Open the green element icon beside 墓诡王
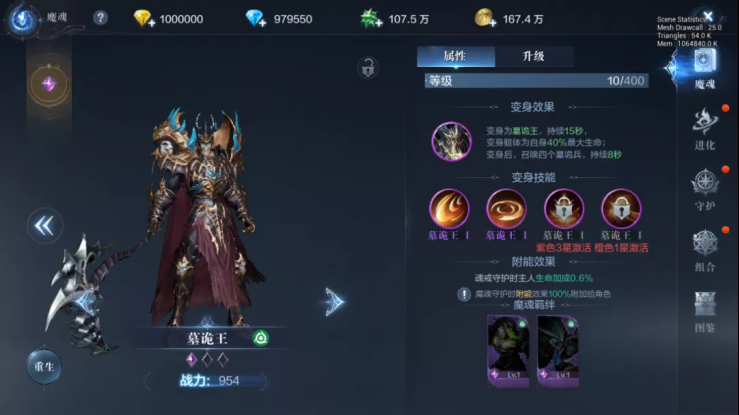 click(x=260, y=338)
